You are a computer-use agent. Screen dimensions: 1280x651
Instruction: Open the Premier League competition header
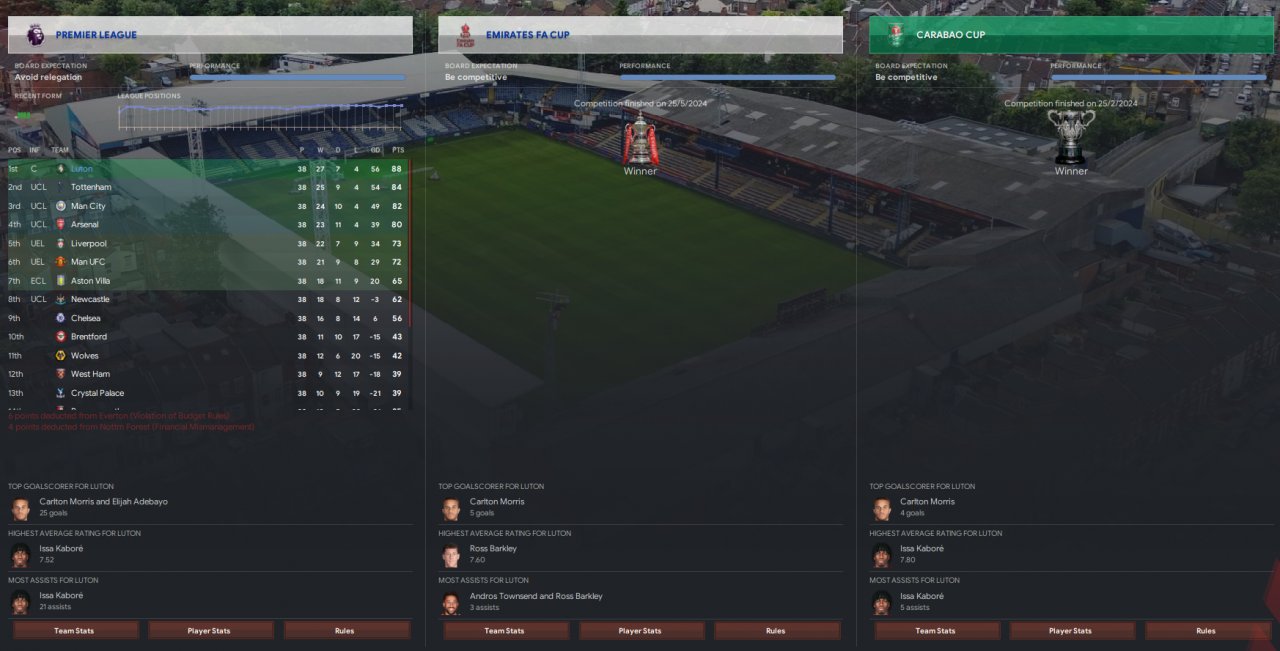210,35
